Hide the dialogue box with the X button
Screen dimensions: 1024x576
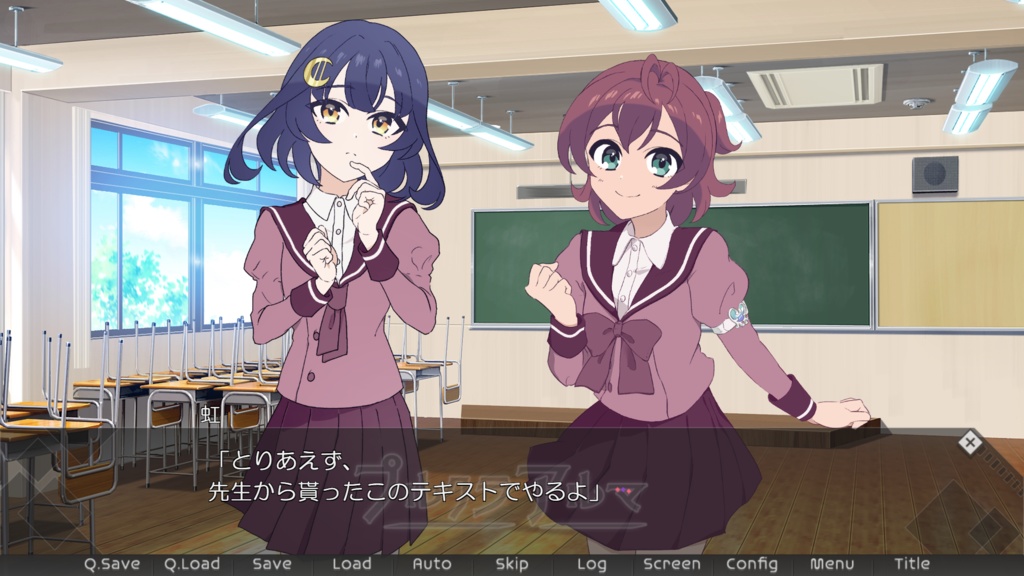click(x=969, y=442)
